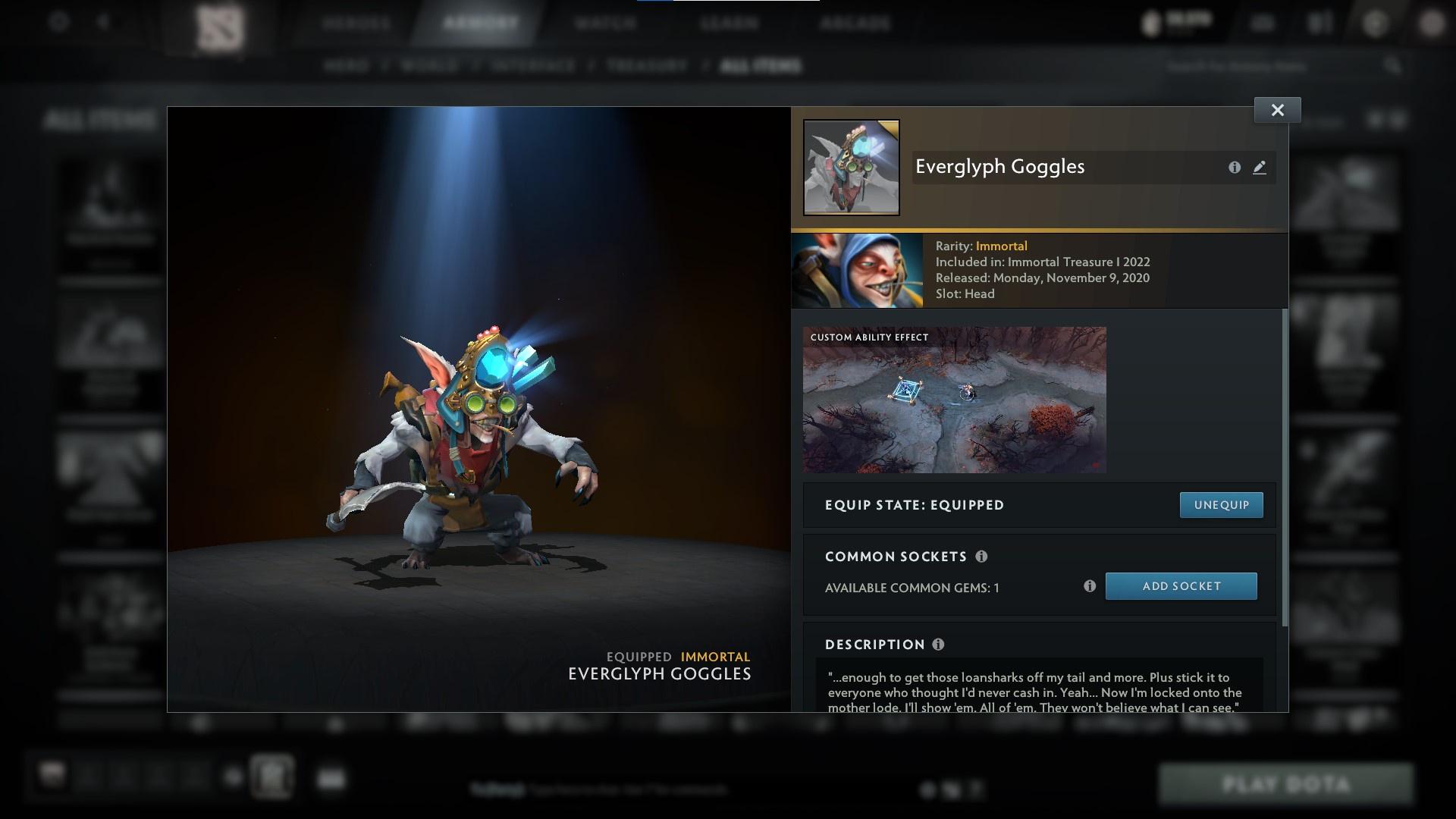Click the shards balance icon top right
The height and width of the screenshot is (819, 1456).
[x=1153, y=22]
